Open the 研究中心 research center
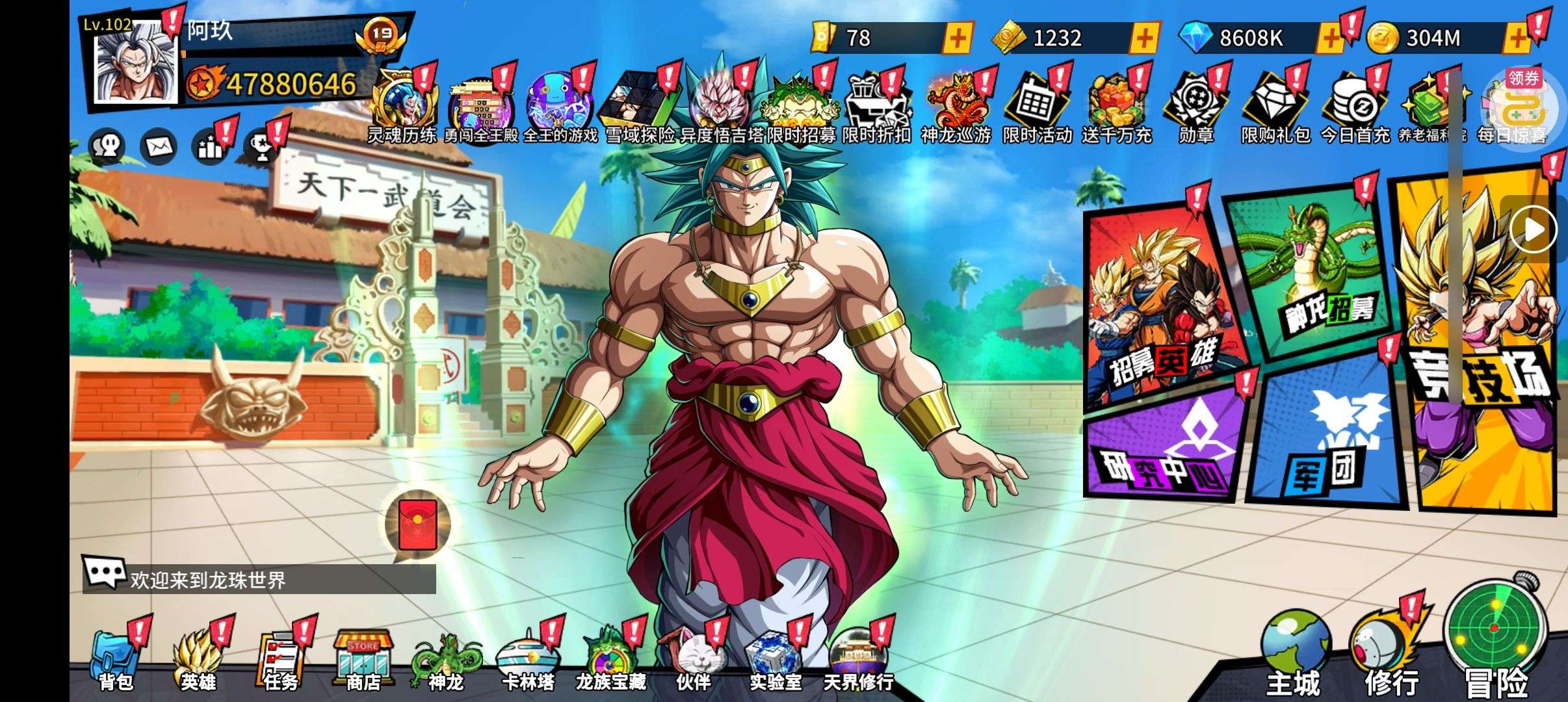Viewport: 1568px width, 702px height. click(x=1164, y=448)
